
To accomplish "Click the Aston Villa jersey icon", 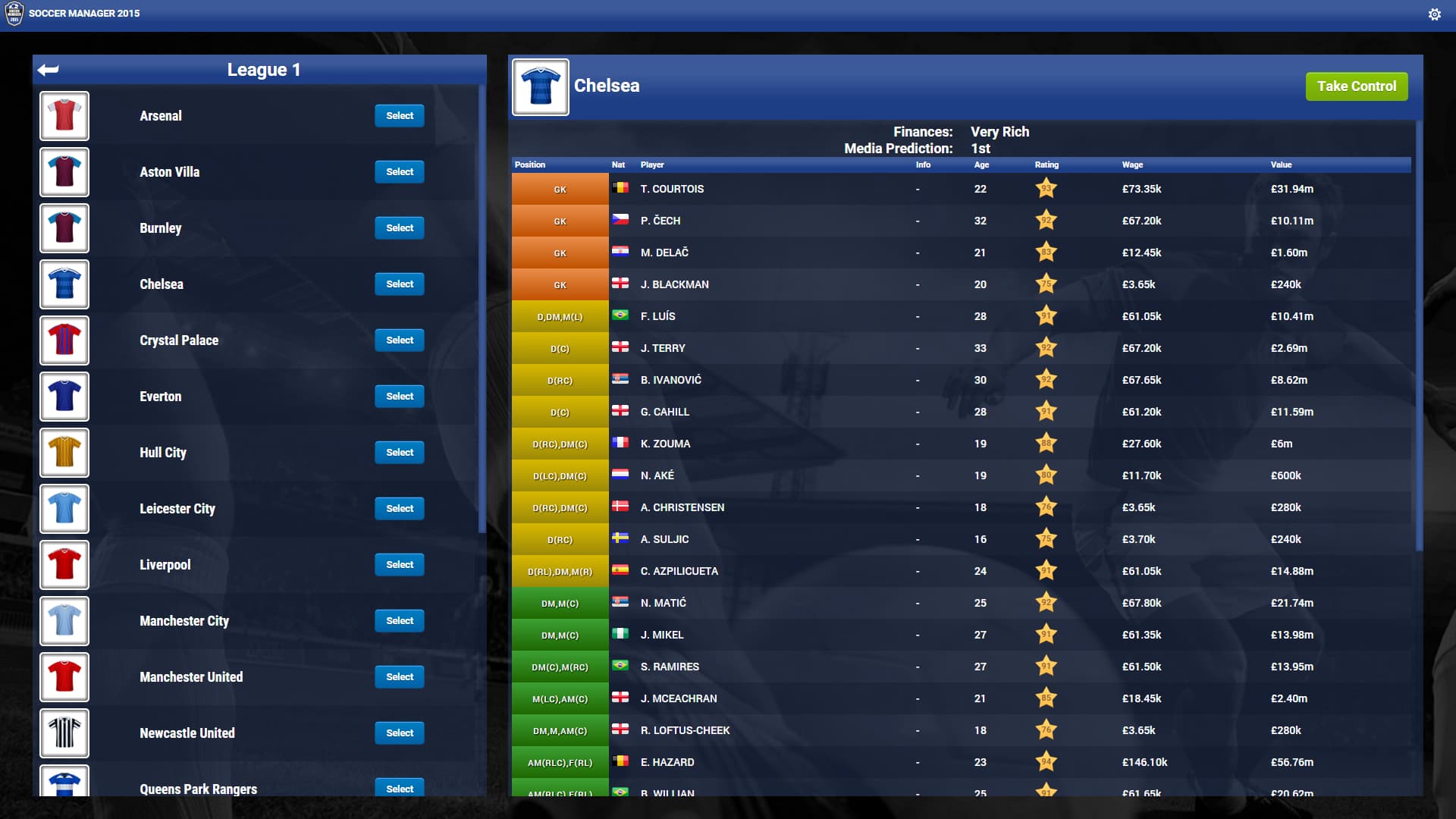I will pos(64,172).
